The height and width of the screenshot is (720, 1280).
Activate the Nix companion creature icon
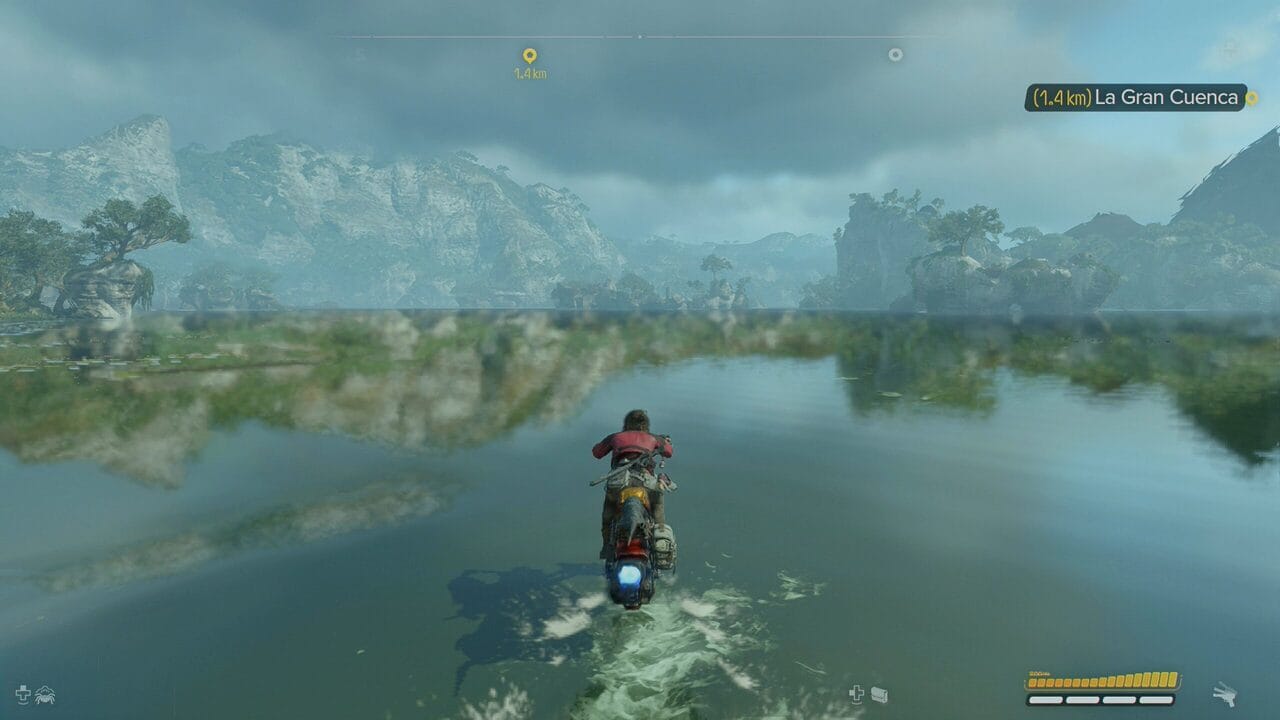[x=45, y=694]
